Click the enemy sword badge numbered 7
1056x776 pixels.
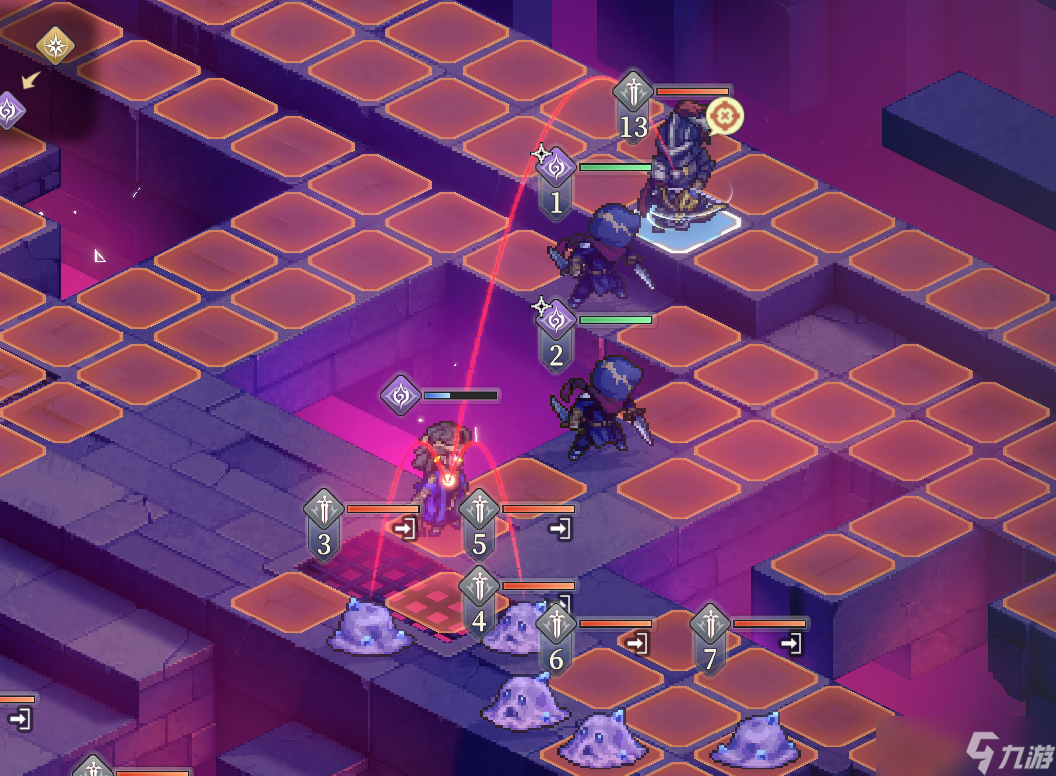click(710, 640)
